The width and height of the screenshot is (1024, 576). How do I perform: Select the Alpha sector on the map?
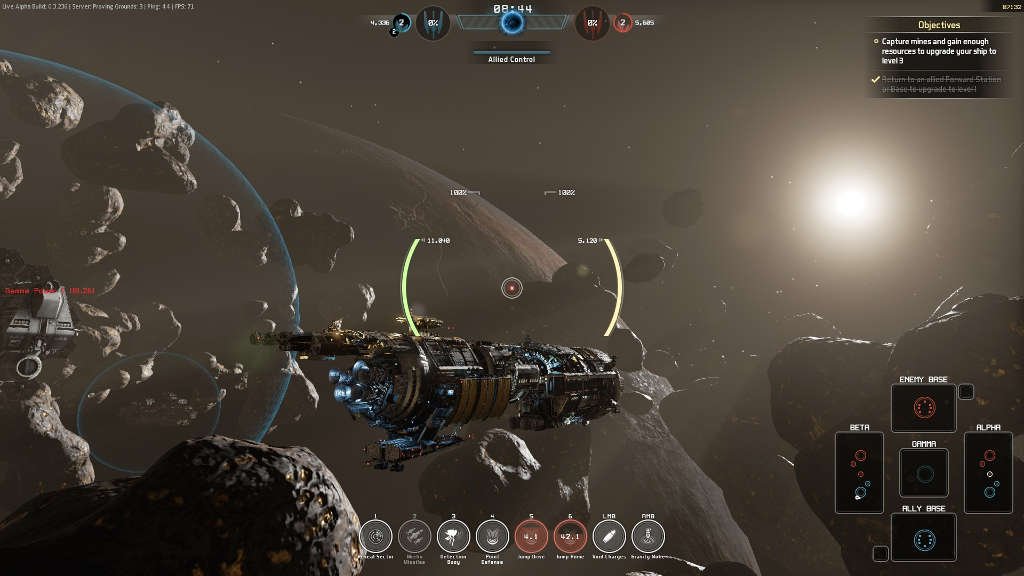pyautogui.click(x=988, y=472)
